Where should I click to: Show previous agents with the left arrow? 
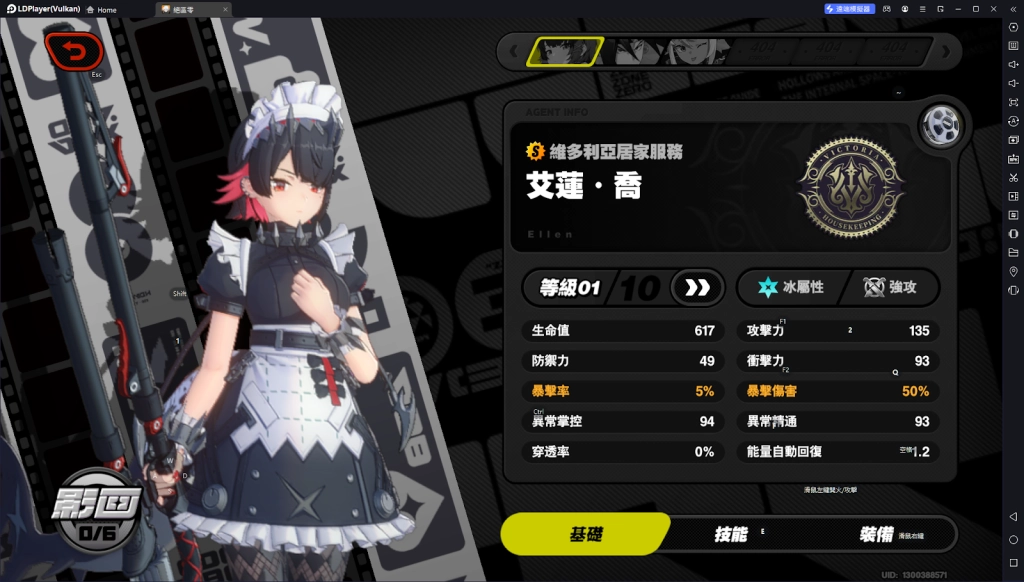(514, 51)
